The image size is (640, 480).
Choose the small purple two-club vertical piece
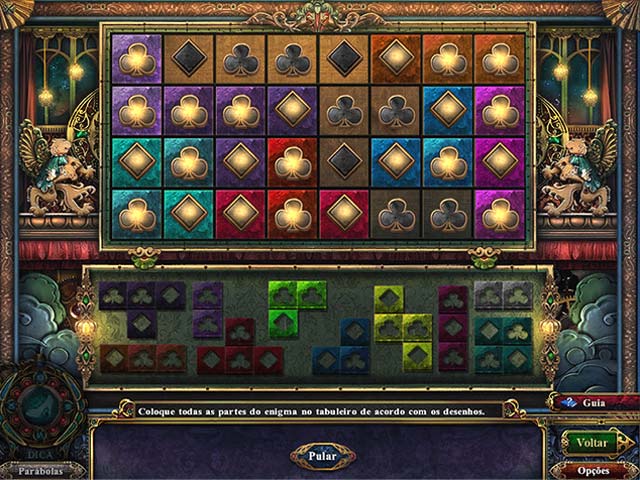pyautogui.click(x=208, y=310)
